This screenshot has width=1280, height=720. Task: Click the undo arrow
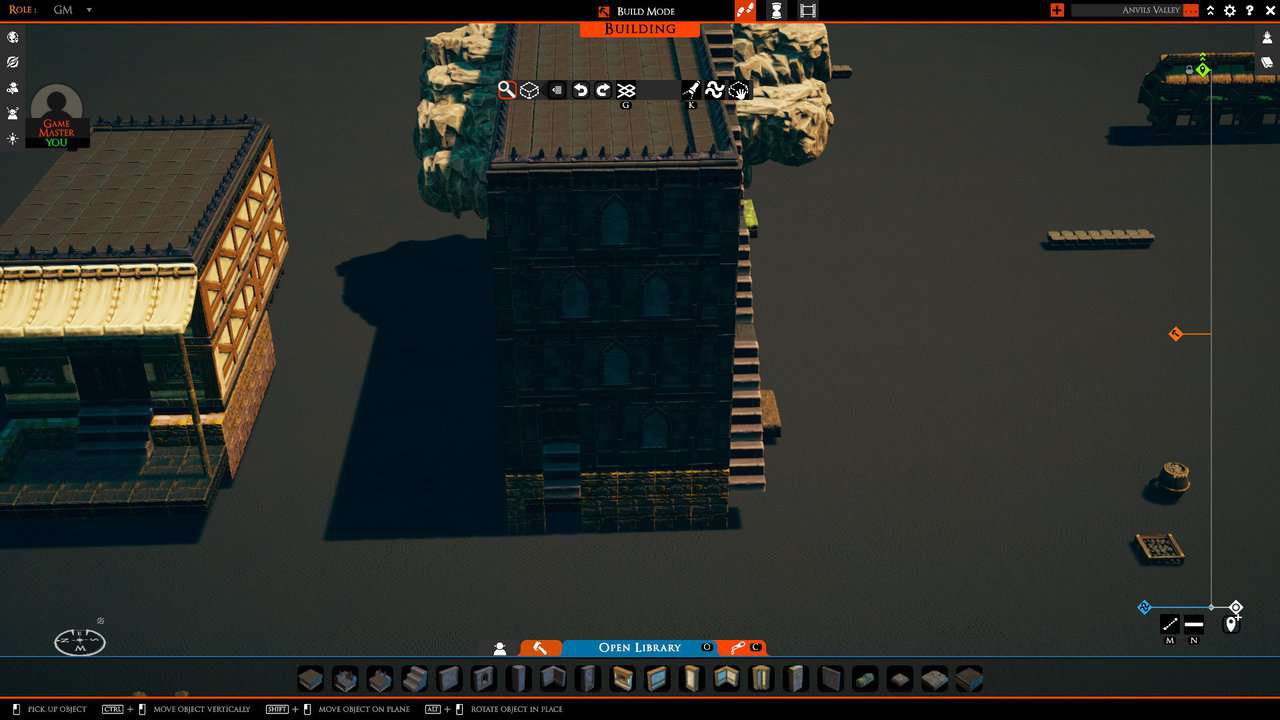(580, 89)
